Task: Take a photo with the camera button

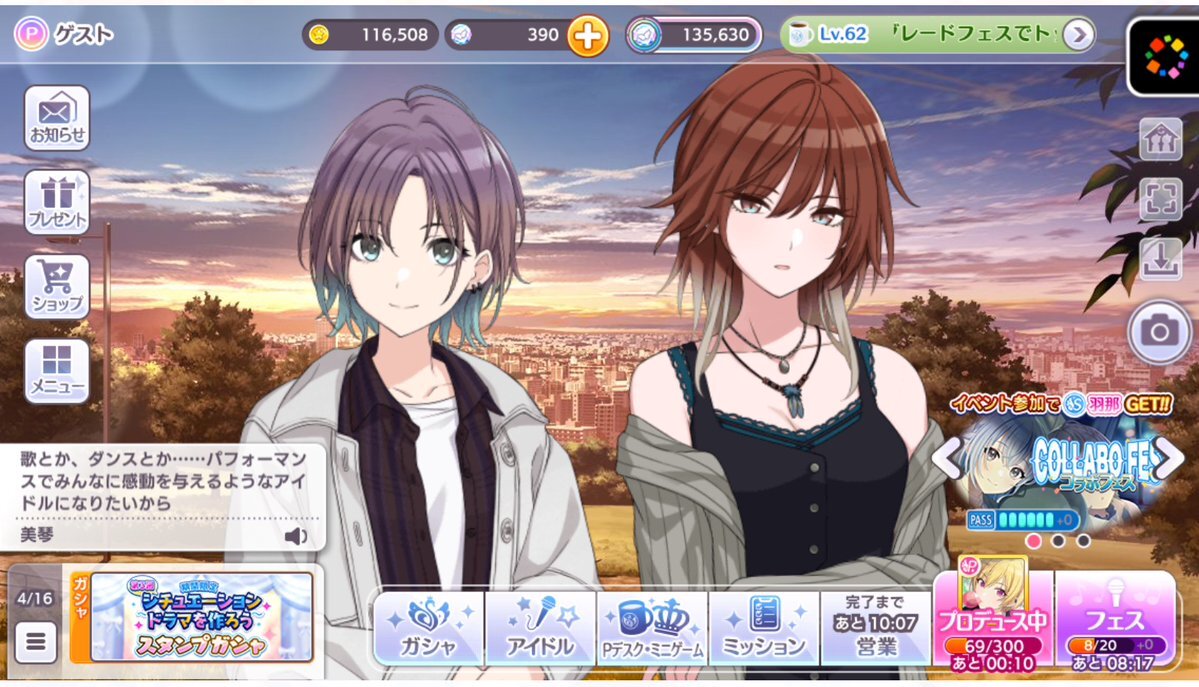Action: 1160,331
